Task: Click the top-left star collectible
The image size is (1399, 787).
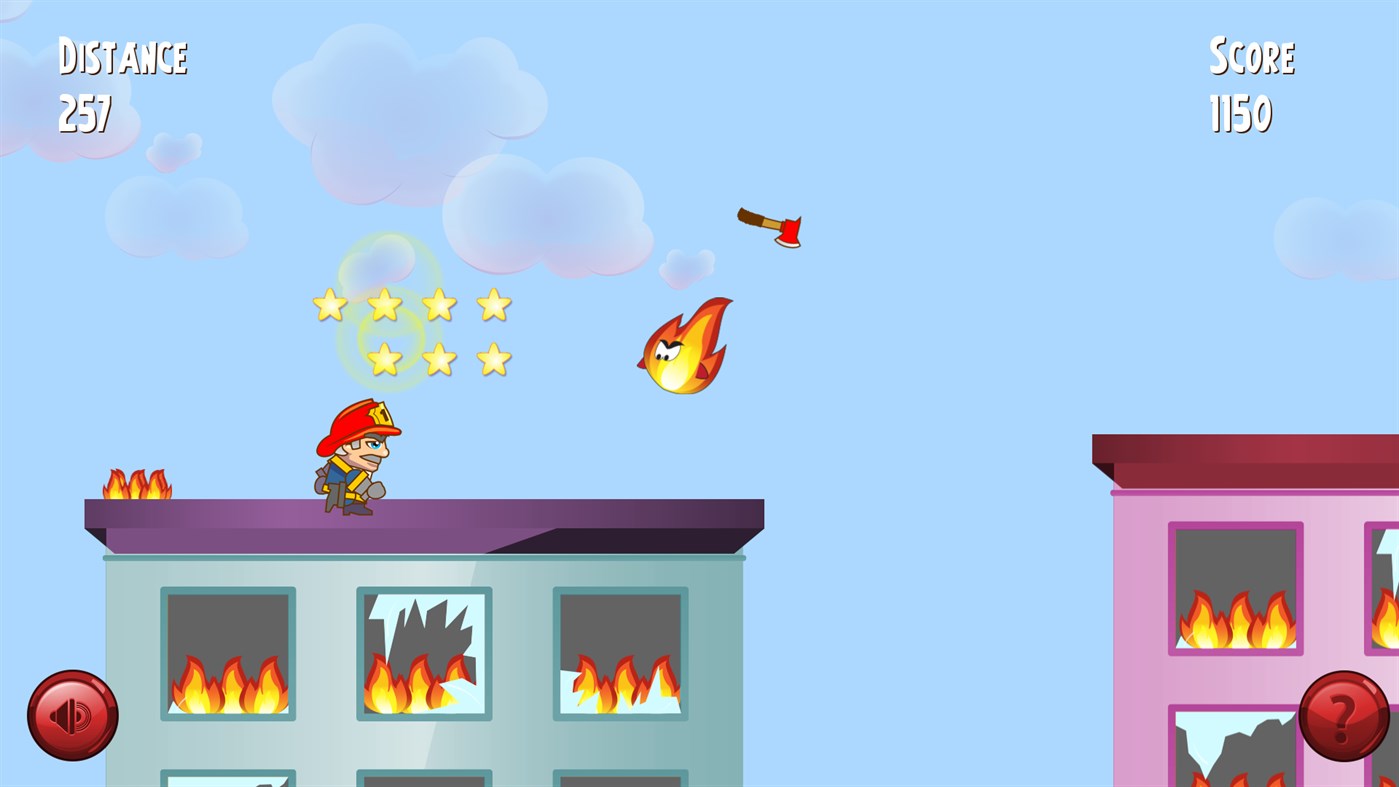Action: 328,303
